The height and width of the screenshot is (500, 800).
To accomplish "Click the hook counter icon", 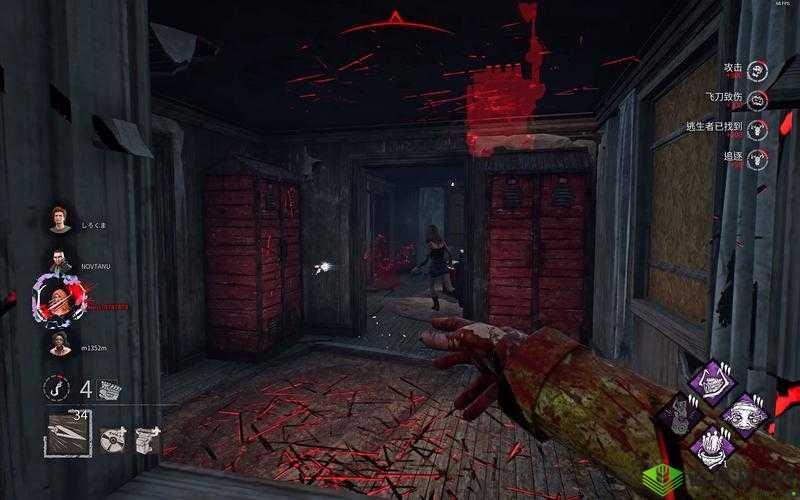I will (57, 388).
